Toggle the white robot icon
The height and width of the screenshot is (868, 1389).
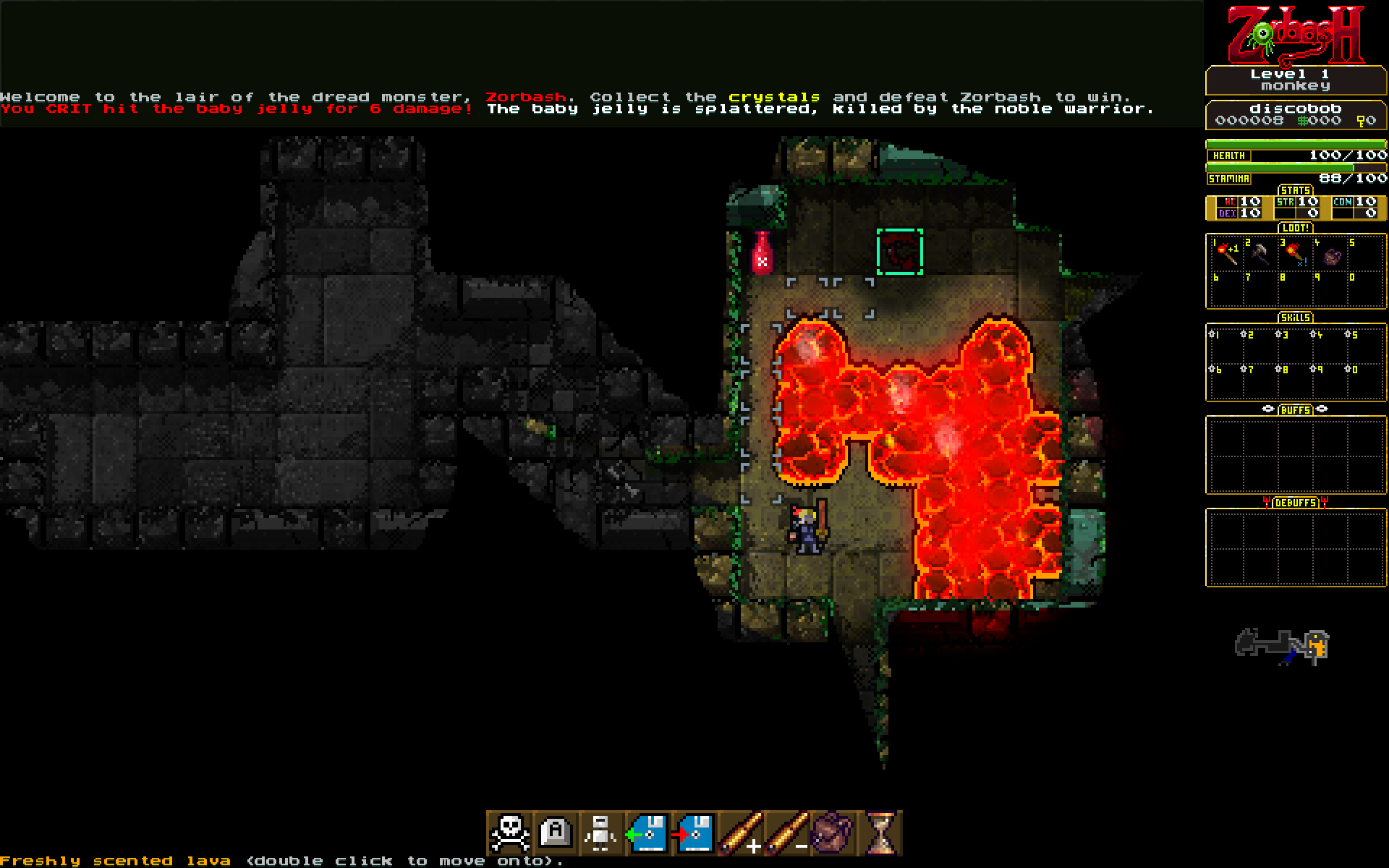(x=601, y=833)
